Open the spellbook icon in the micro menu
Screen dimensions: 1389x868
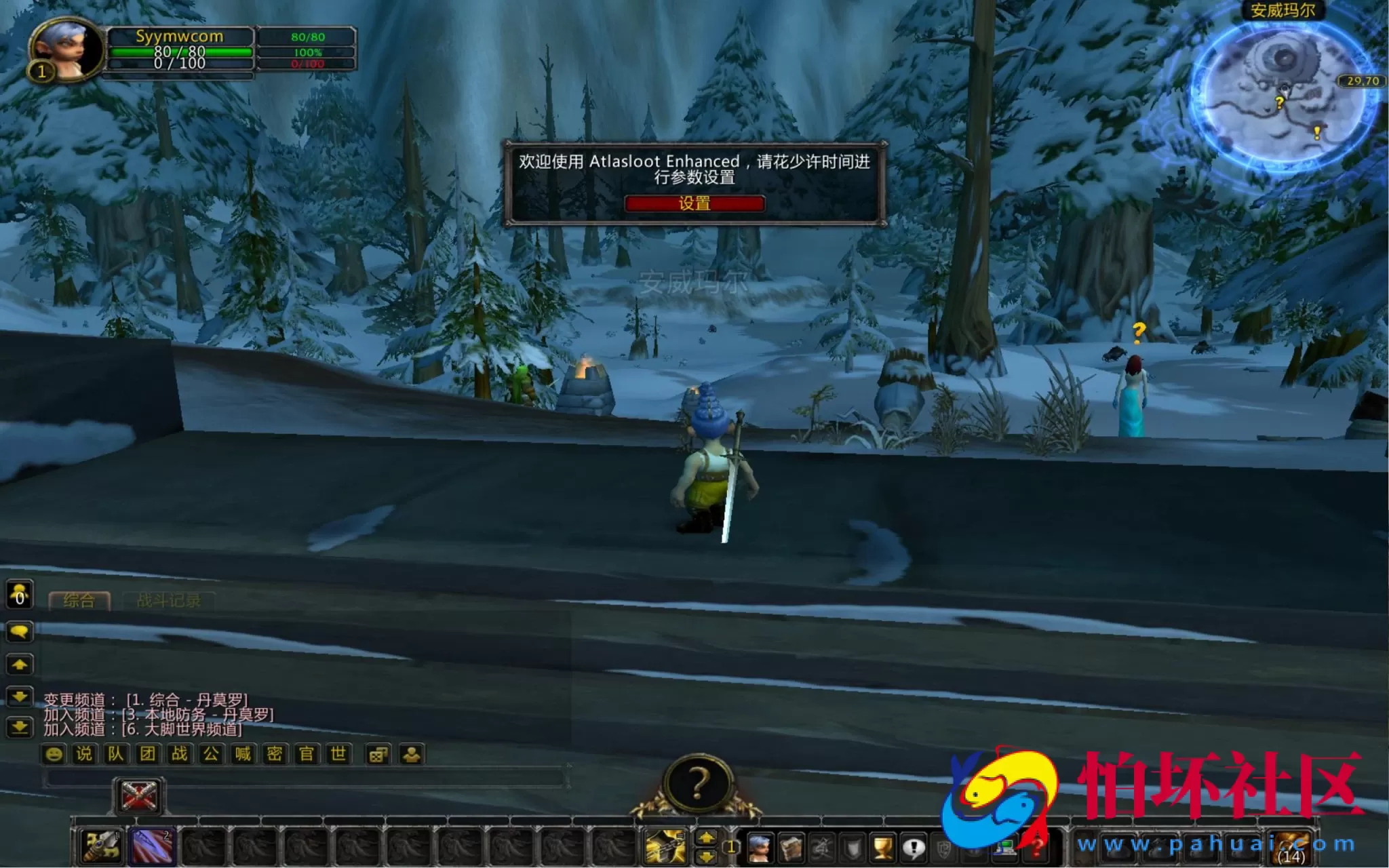(791, 848)
